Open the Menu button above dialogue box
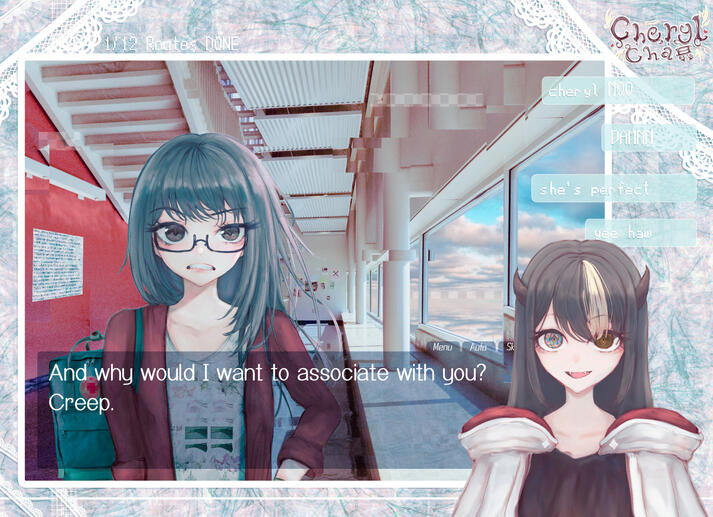The height and width of the screenshot is (517, 713). point(442,347)
